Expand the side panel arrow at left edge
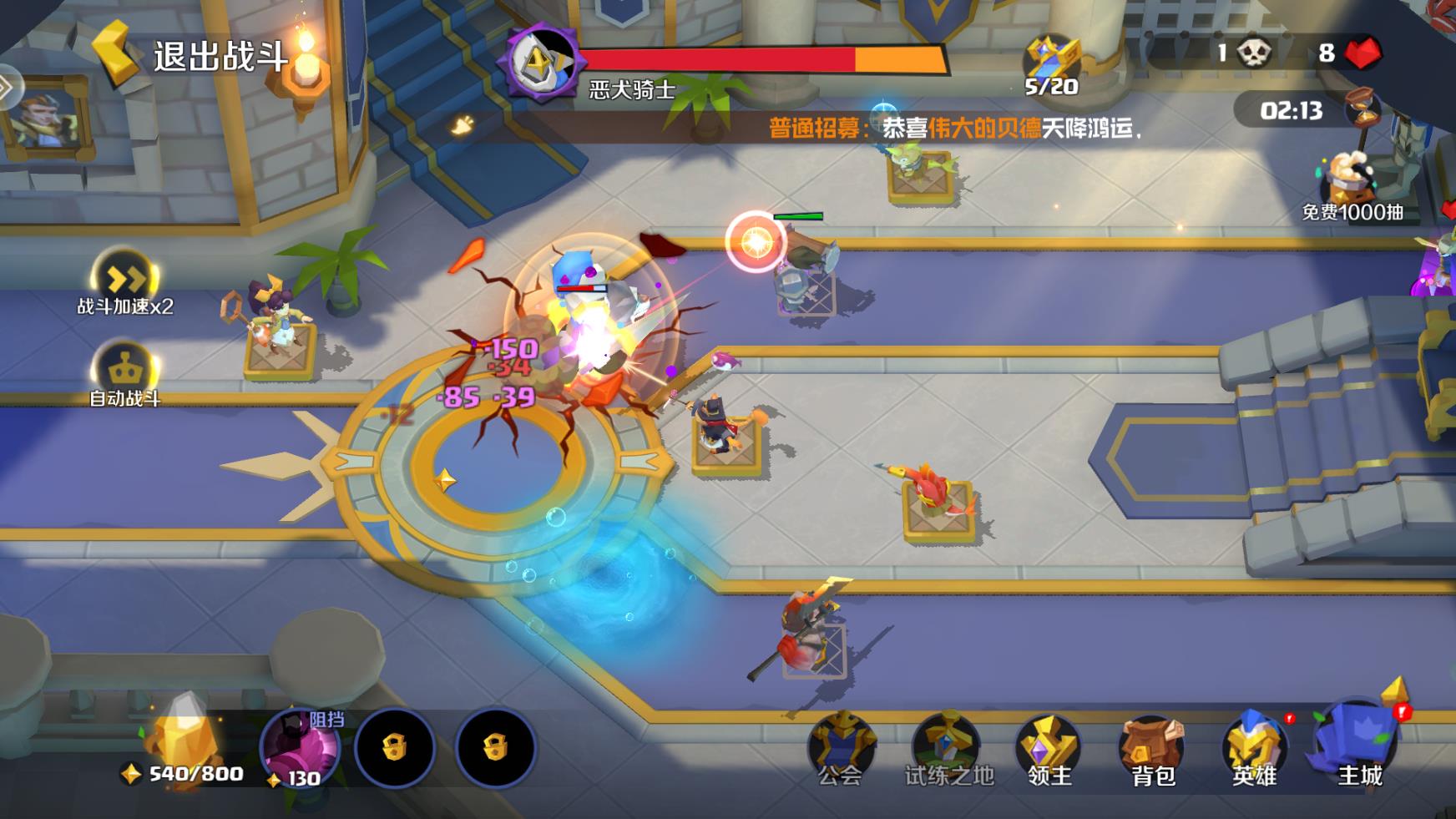 tap(7, 86)
